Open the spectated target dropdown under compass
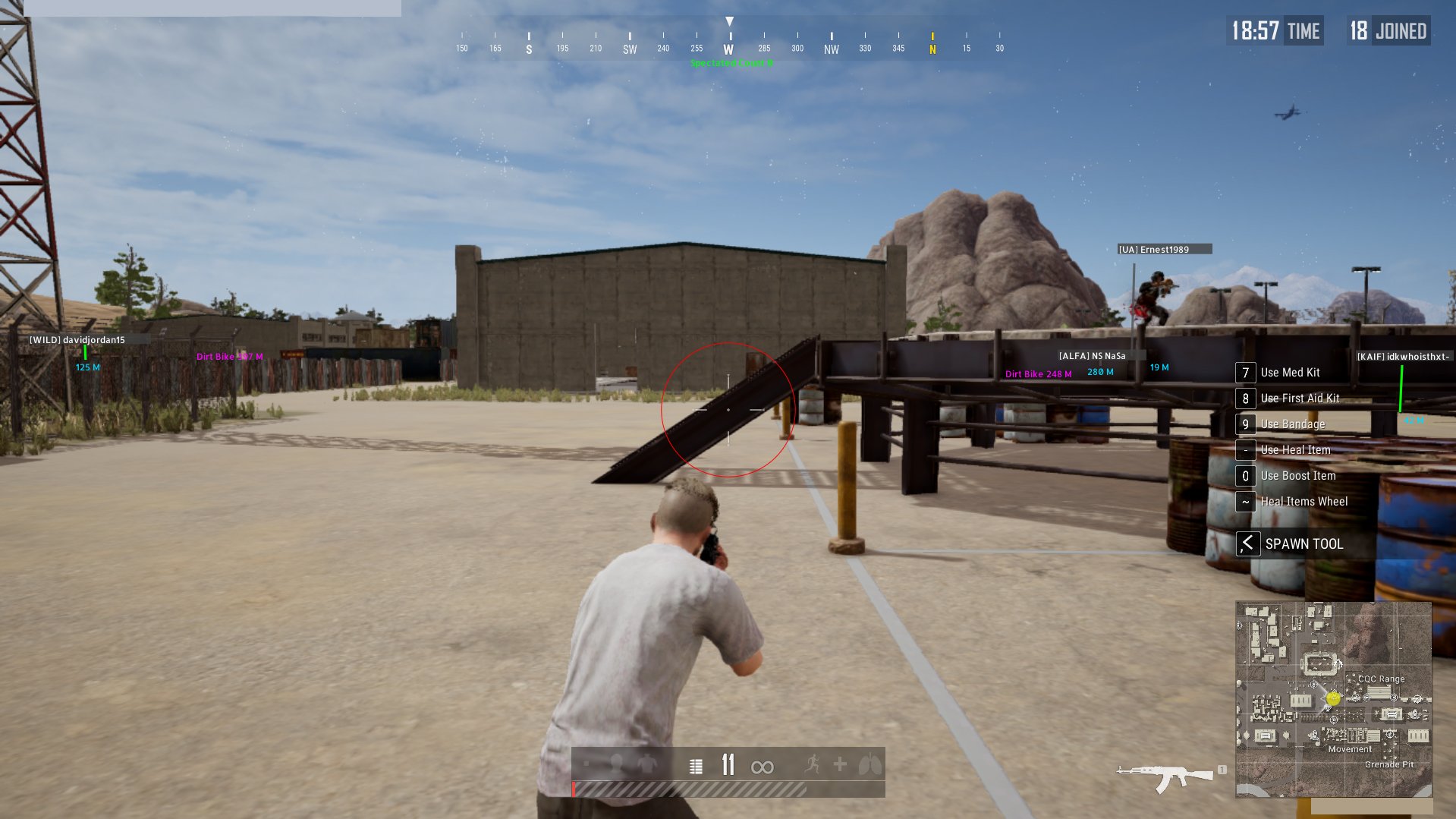Image resolution: width=1456 pixels, height=819 pixels. point(729,64)
